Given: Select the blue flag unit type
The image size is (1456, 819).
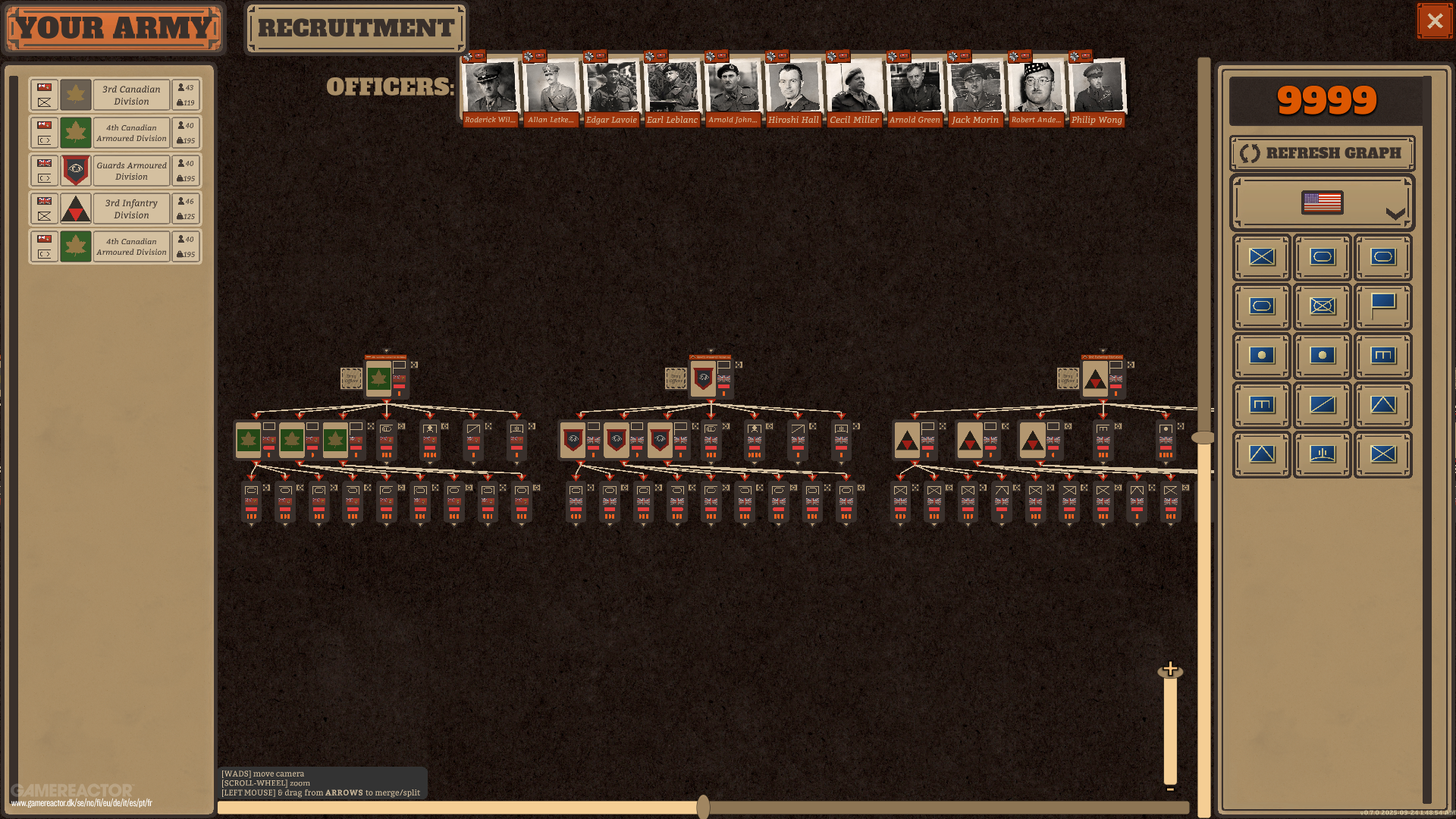Looking at the screenshot, I should (x=1382, y=306).
